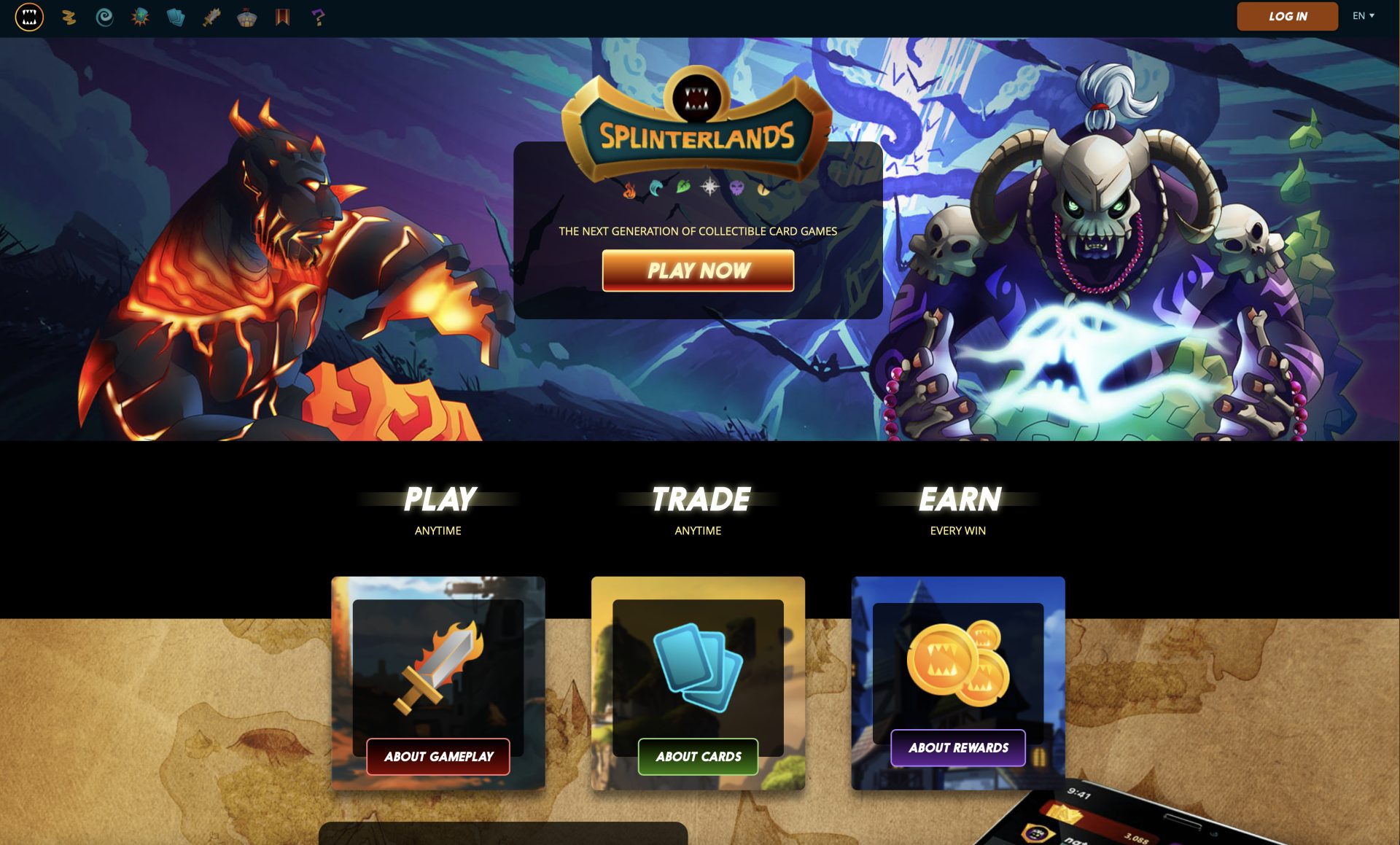The image size is (1400, 845).
Task: Click the LOG IN button
Action: 1287,16
